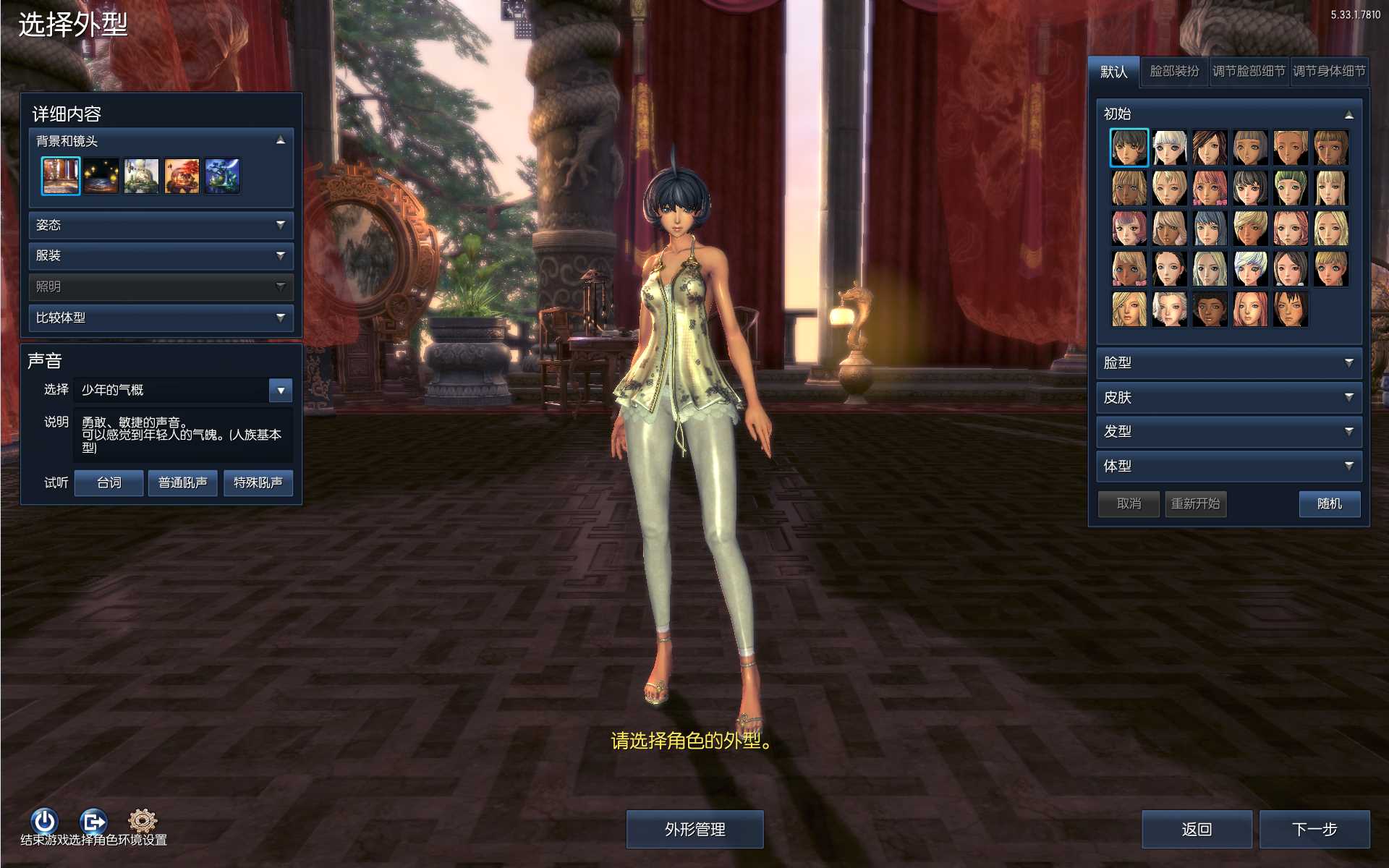Select the 调节身体细节 tab

click(1328, 72)
